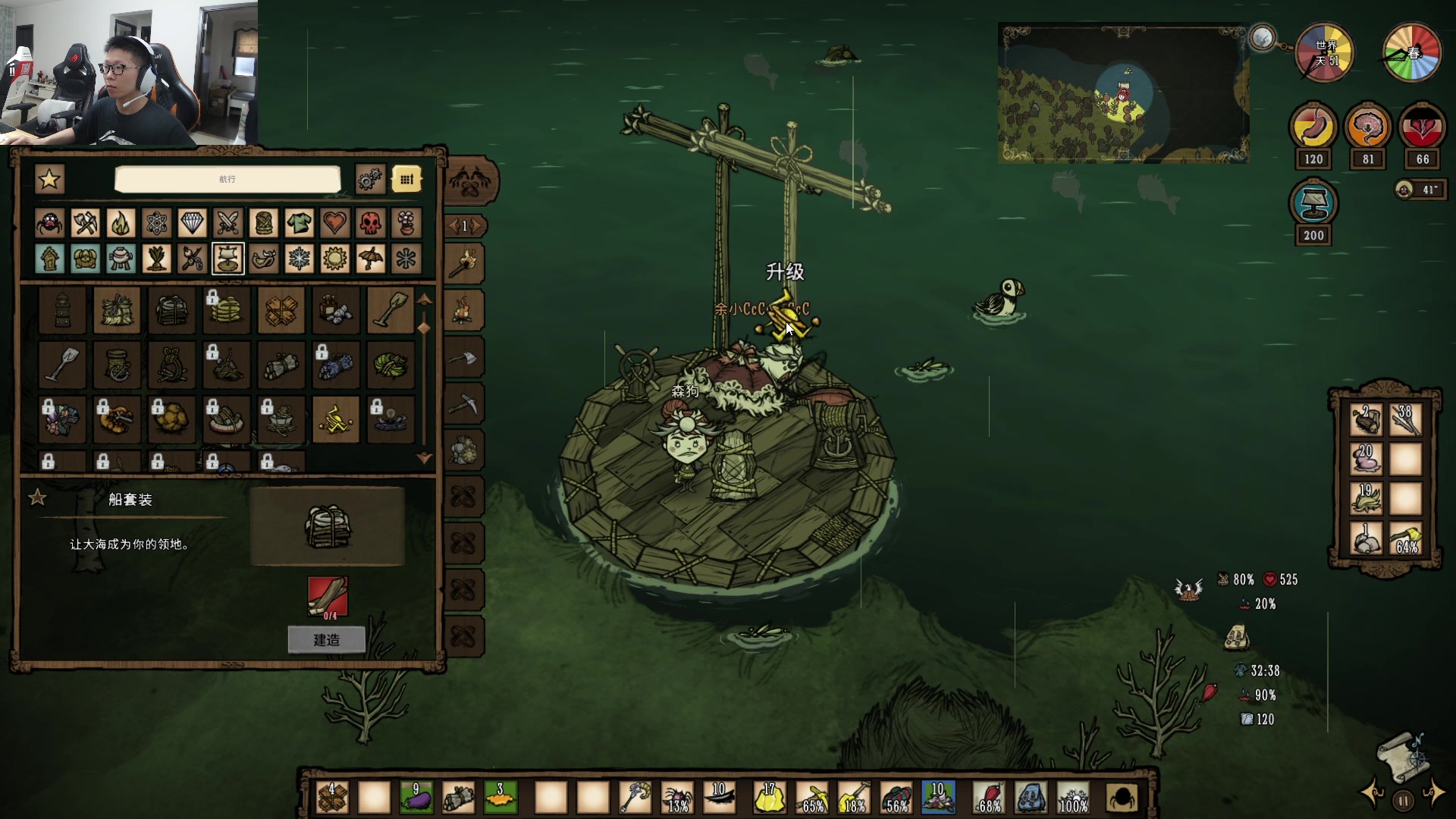Select the anchor kit recipe
Viewport: 1456px width, 819px height.
[117, 365]
